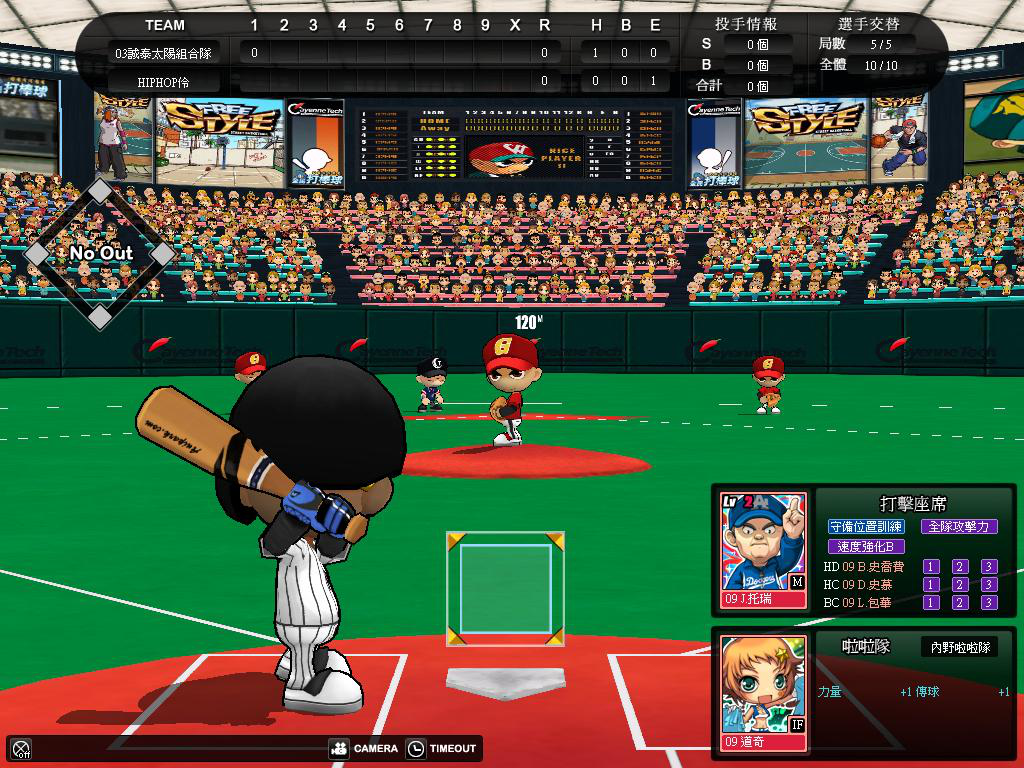Activate the 速度強化B skill
Screen dimensions: 1024x768
[866, 547]
